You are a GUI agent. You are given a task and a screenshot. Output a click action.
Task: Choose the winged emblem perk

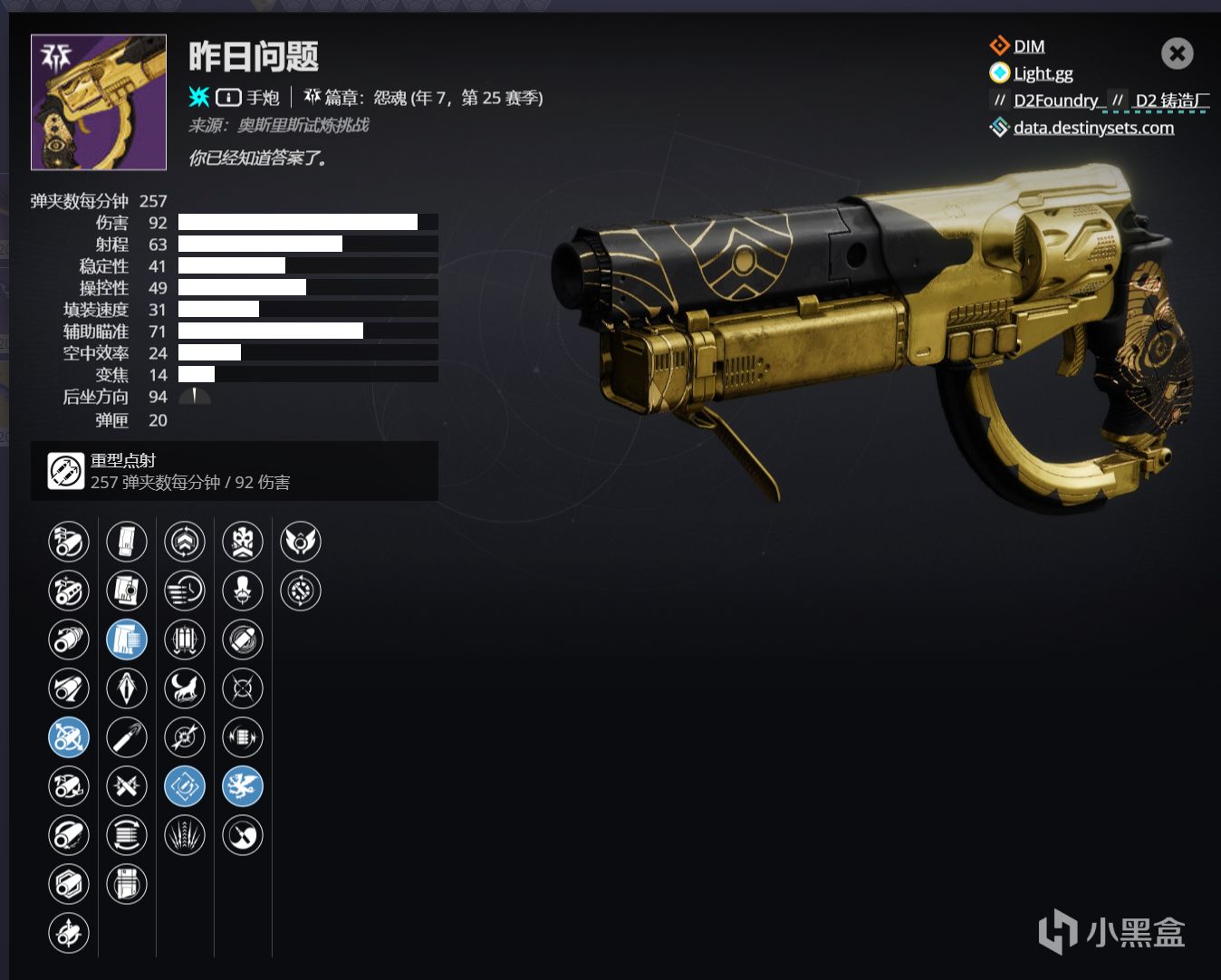[301, 542]
